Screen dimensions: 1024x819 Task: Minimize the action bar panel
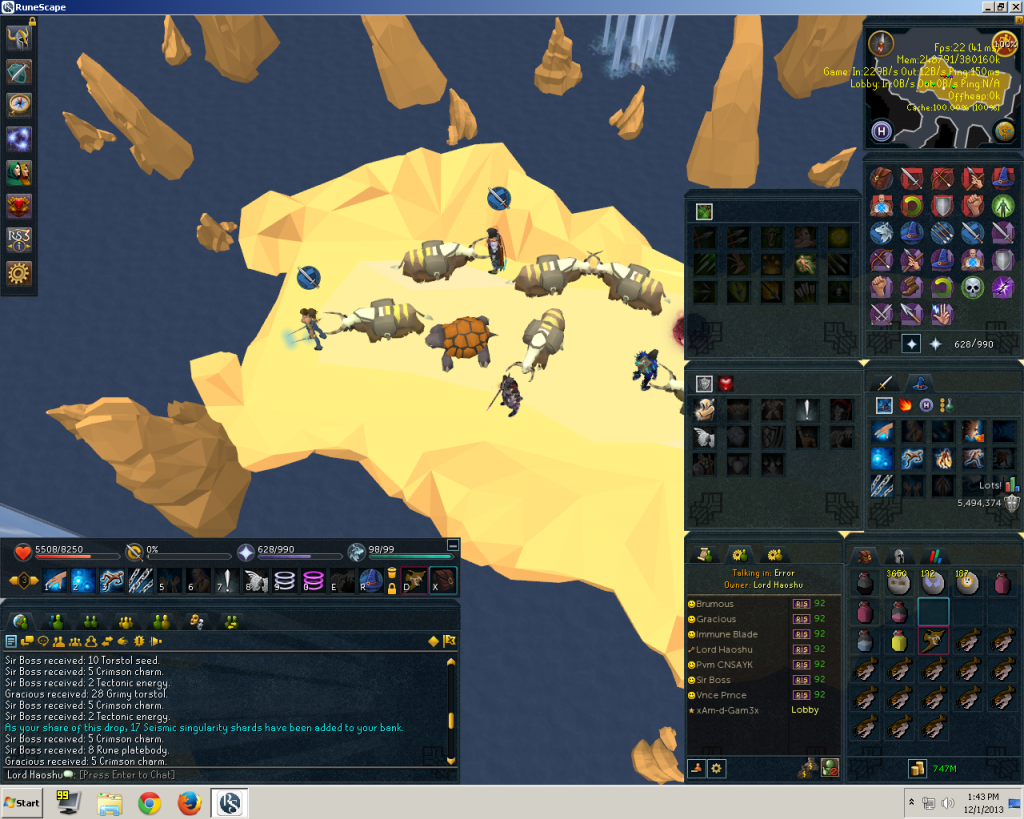[453, 545]
